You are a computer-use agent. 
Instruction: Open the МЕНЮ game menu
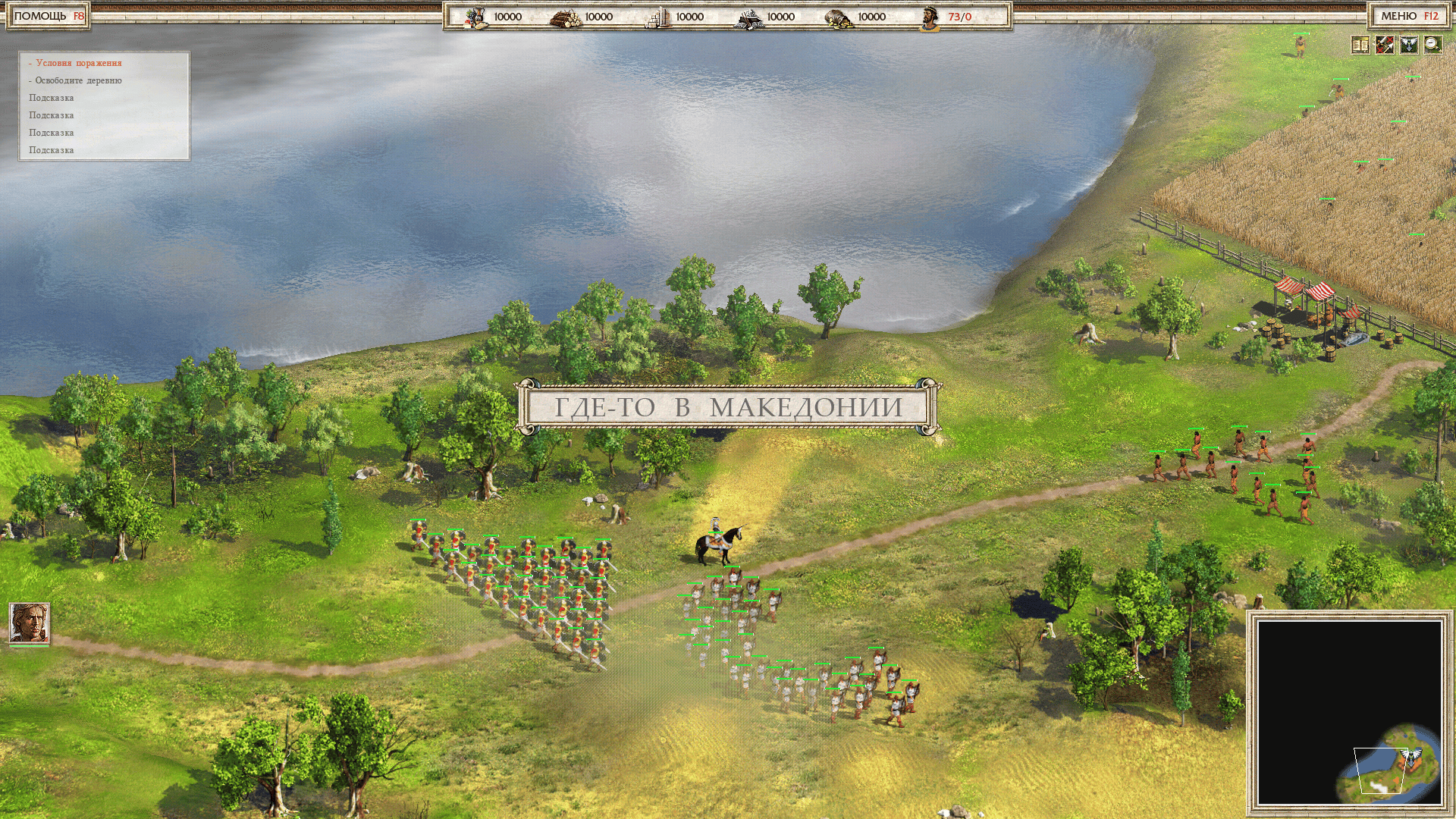(x=1409, y=16)
